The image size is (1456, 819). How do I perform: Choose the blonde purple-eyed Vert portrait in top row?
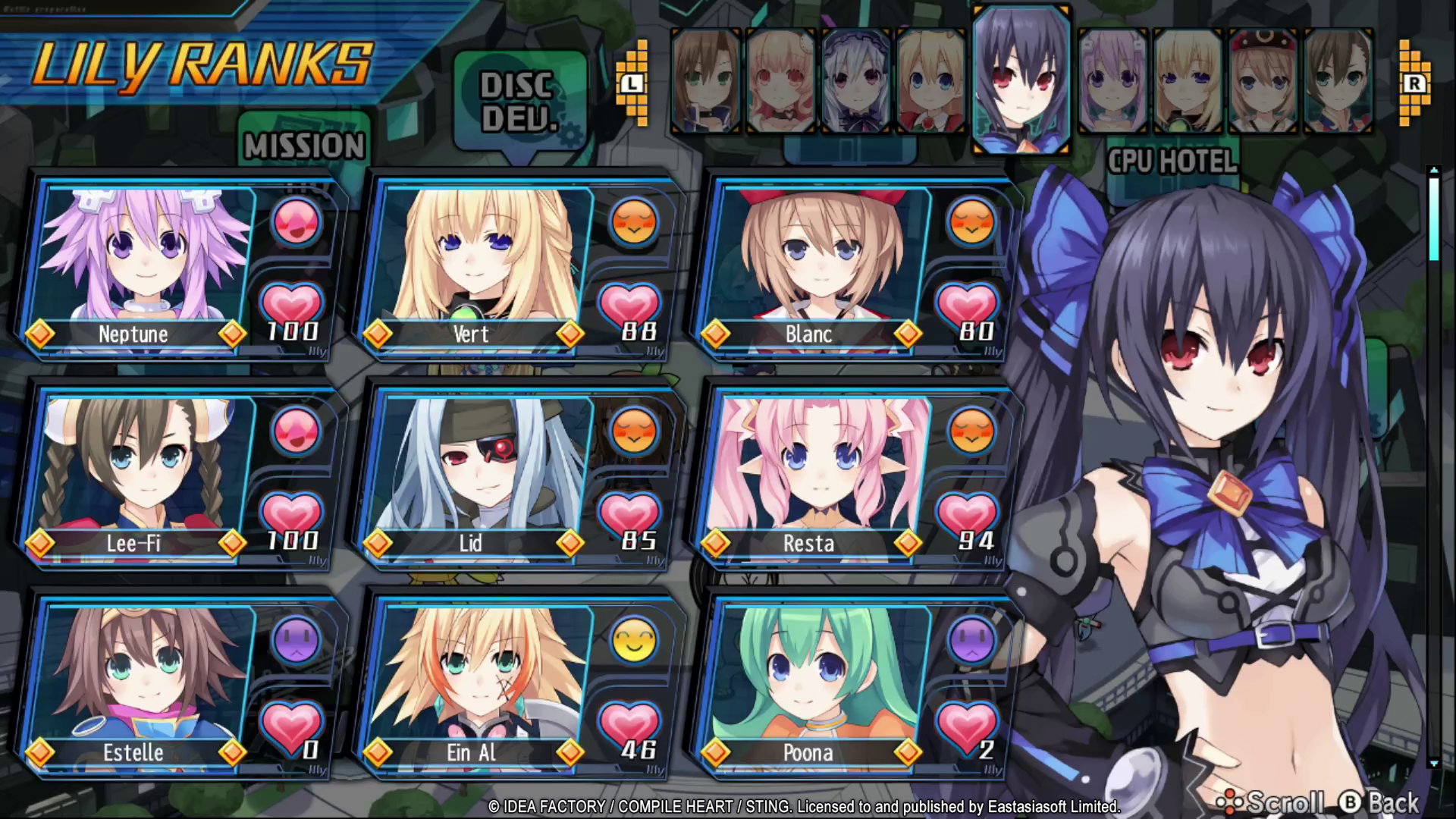point(1188,82)
